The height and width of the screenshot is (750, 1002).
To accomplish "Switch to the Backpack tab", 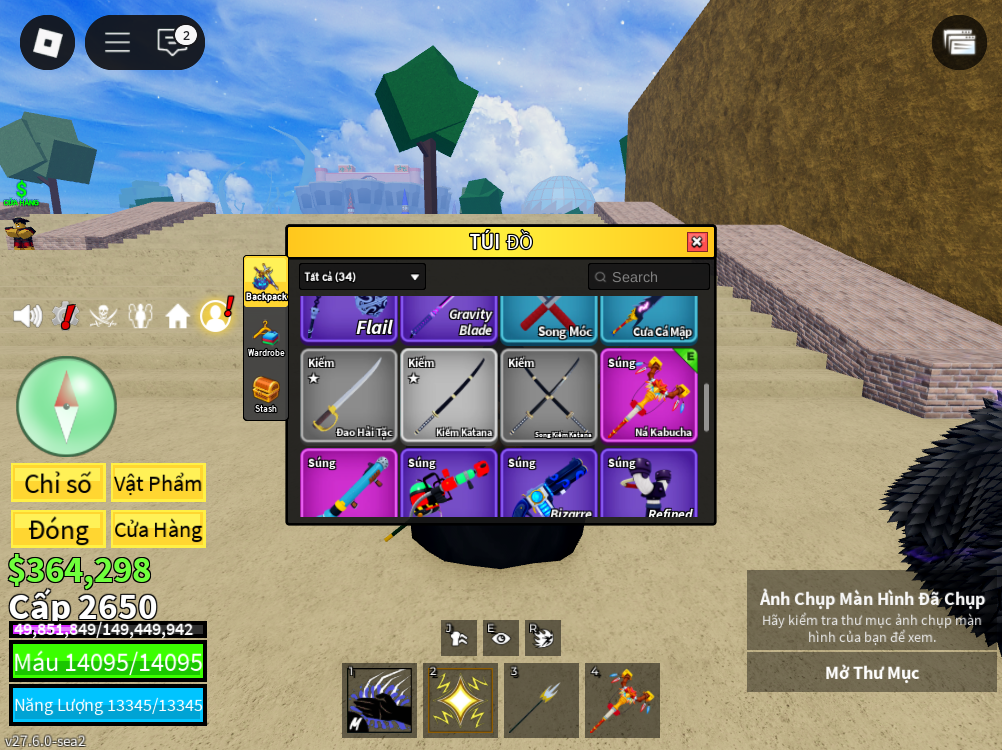I will (266, 281).
